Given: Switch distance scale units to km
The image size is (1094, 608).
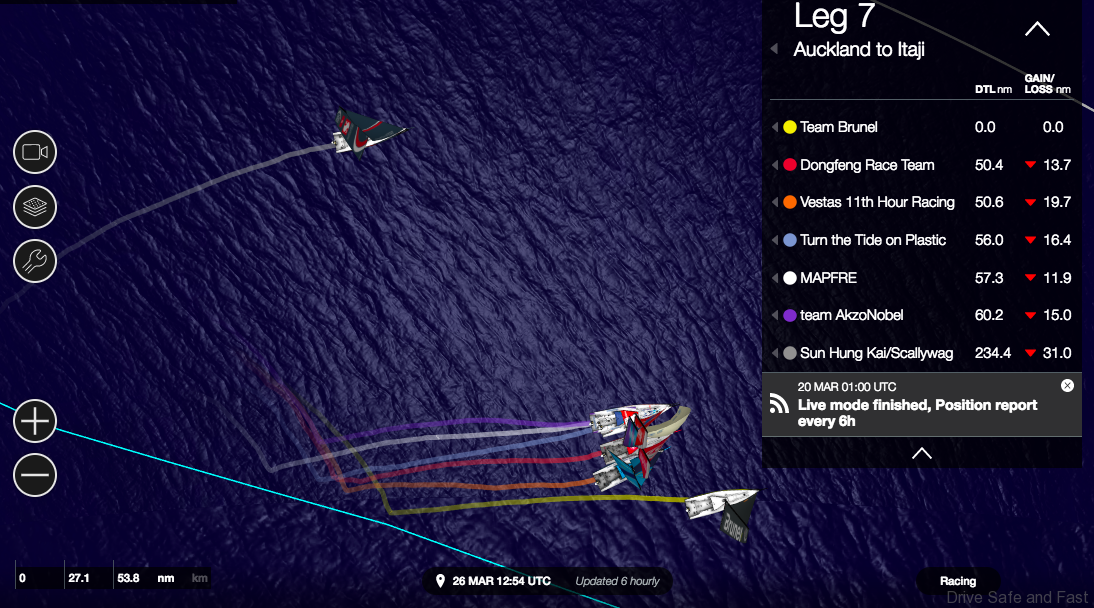Looking at the screenshot, I should click(199, 578).
